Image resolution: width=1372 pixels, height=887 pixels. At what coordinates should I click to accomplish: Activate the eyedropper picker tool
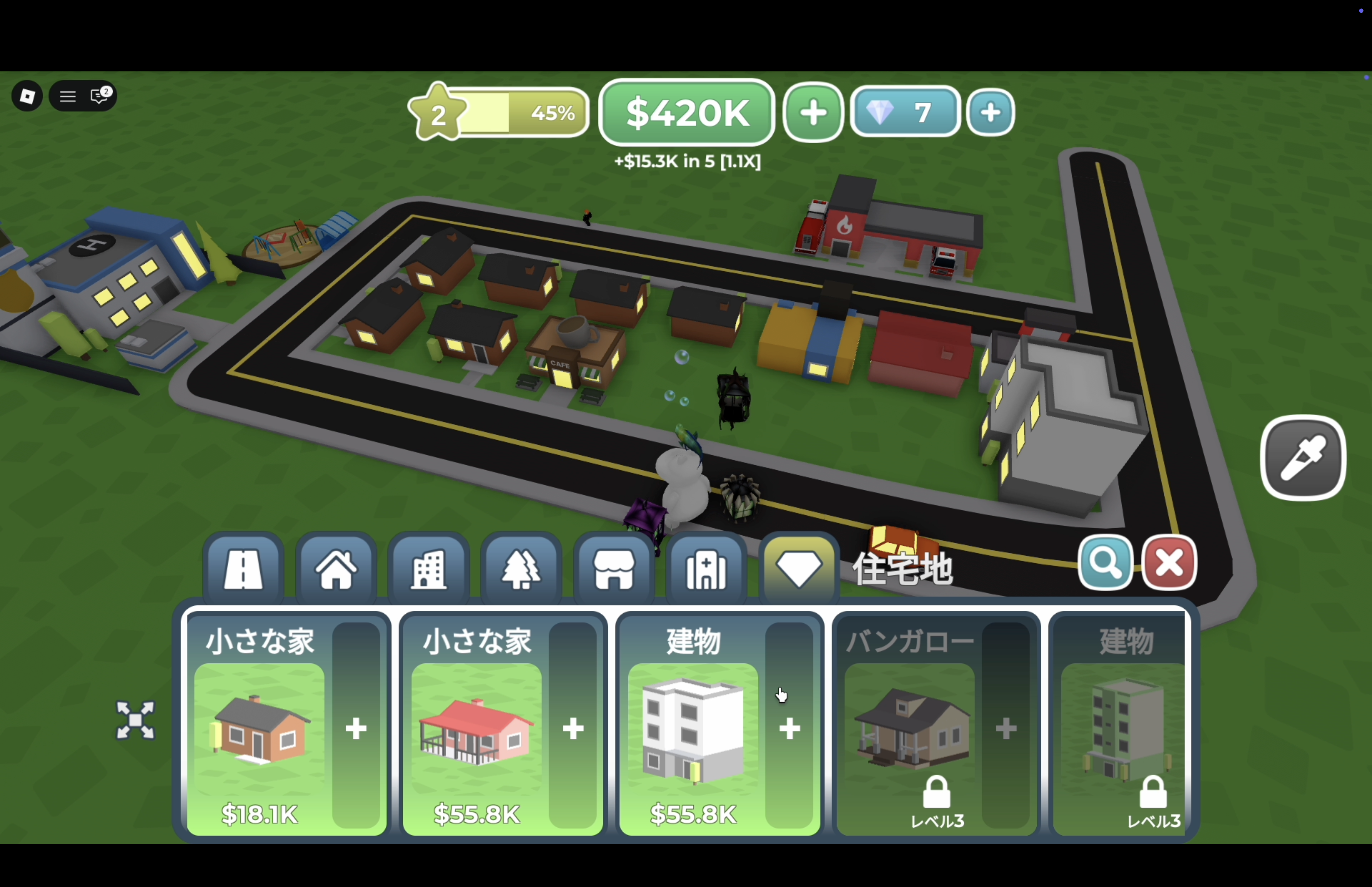[x=1303, y=459]
